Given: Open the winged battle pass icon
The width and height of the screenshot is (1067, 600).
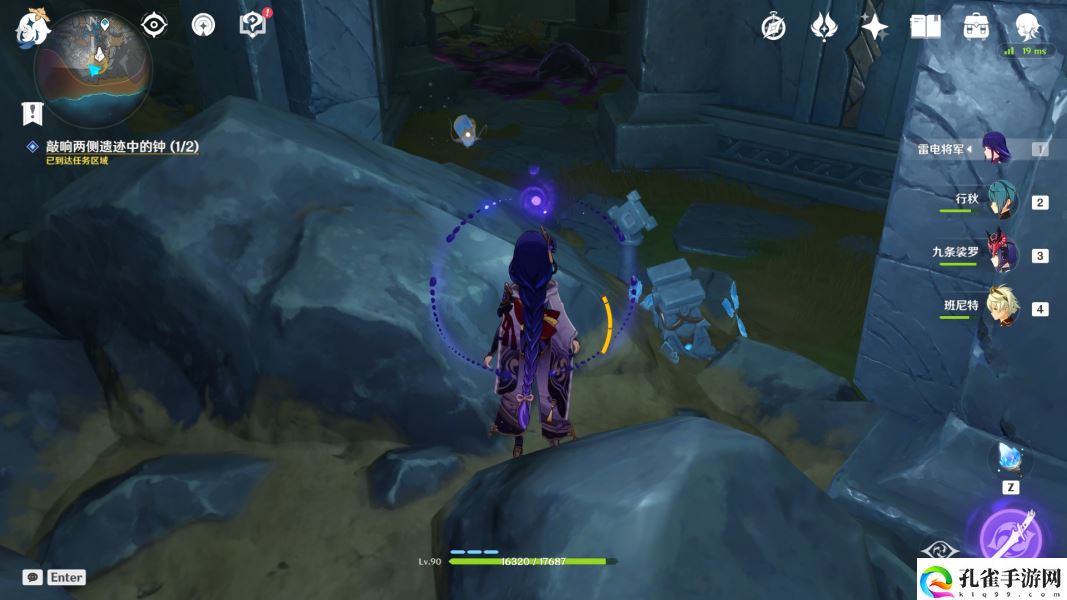Looking at the screenshot, I should 823,27.
